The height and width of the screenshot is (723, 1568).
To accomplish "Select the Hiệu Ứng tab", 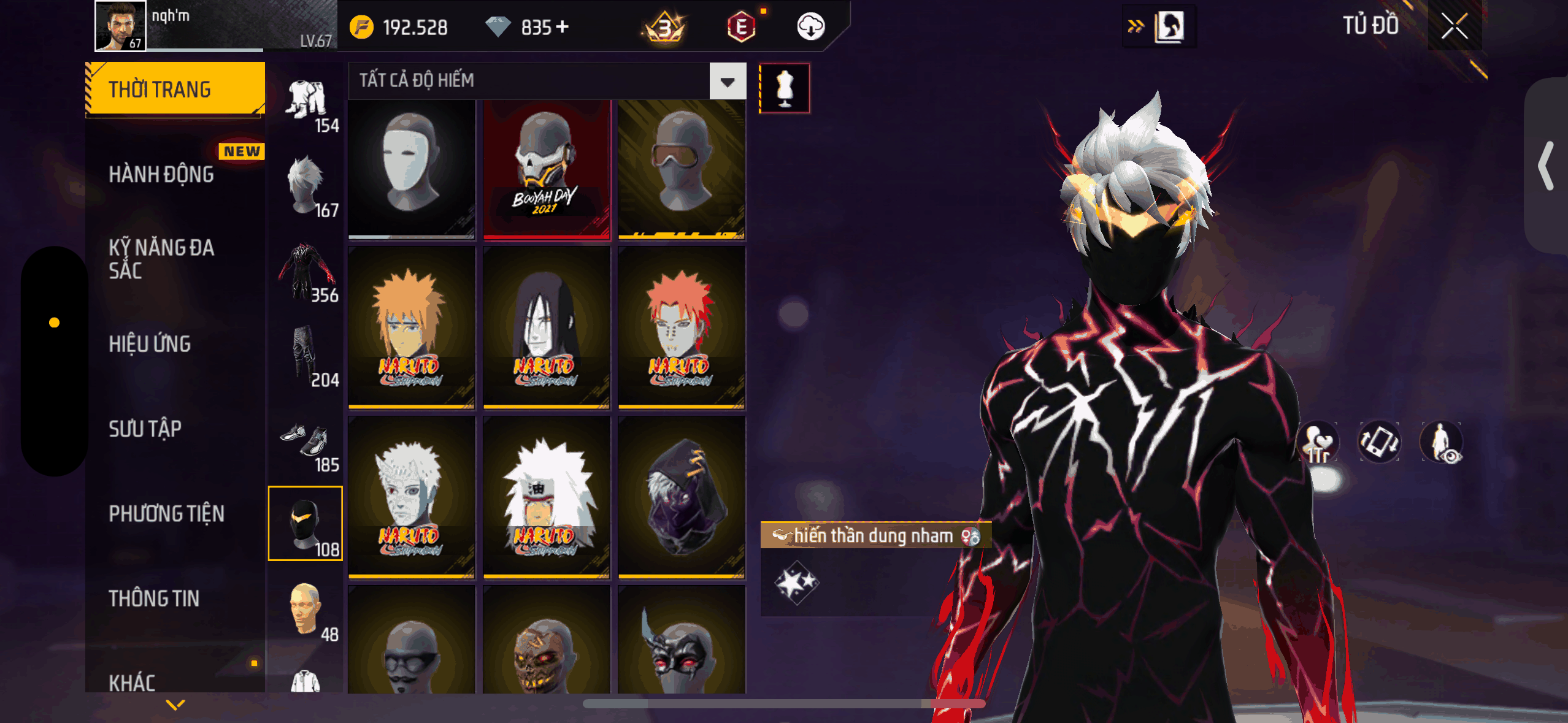I will 150,344.
